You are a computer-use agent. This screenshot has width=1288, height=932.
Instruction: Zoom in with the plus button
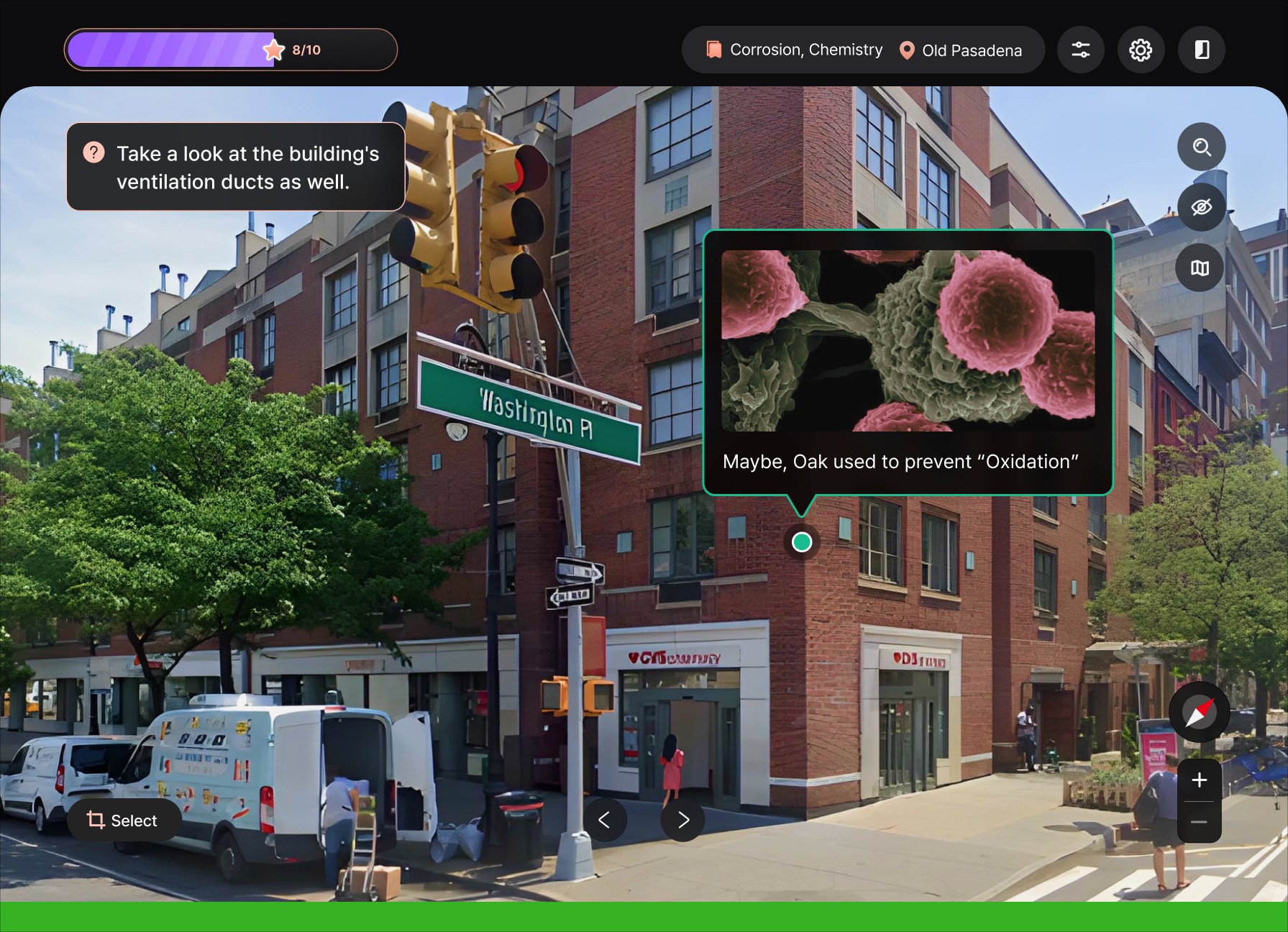pos(1200,780)
